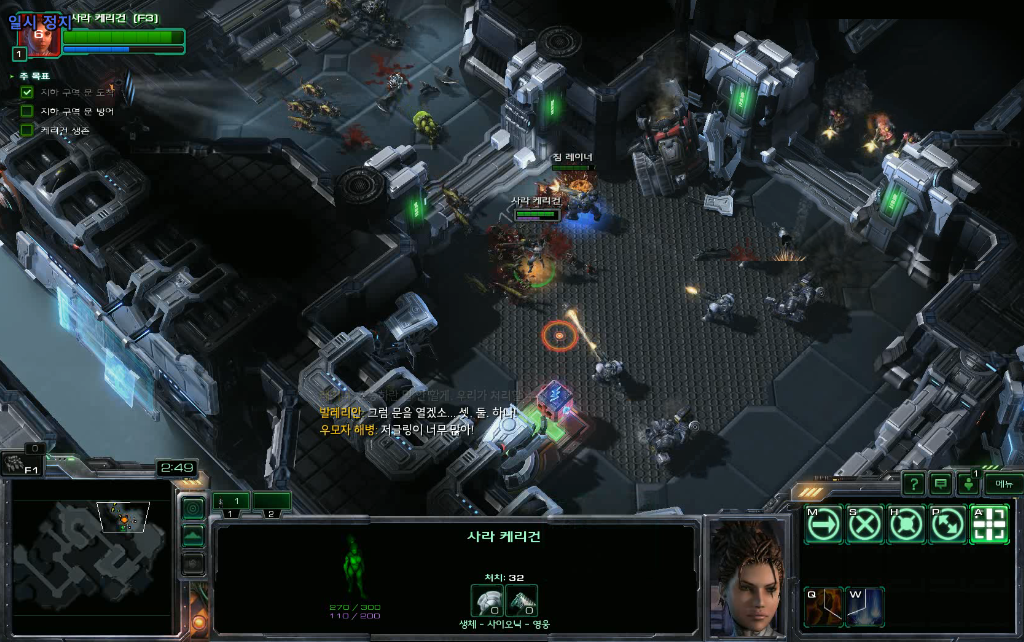Image resolution: width=1024 pixels, height=642 pixels.
Task: Activate the Stop command button
Action: (864, 525)
